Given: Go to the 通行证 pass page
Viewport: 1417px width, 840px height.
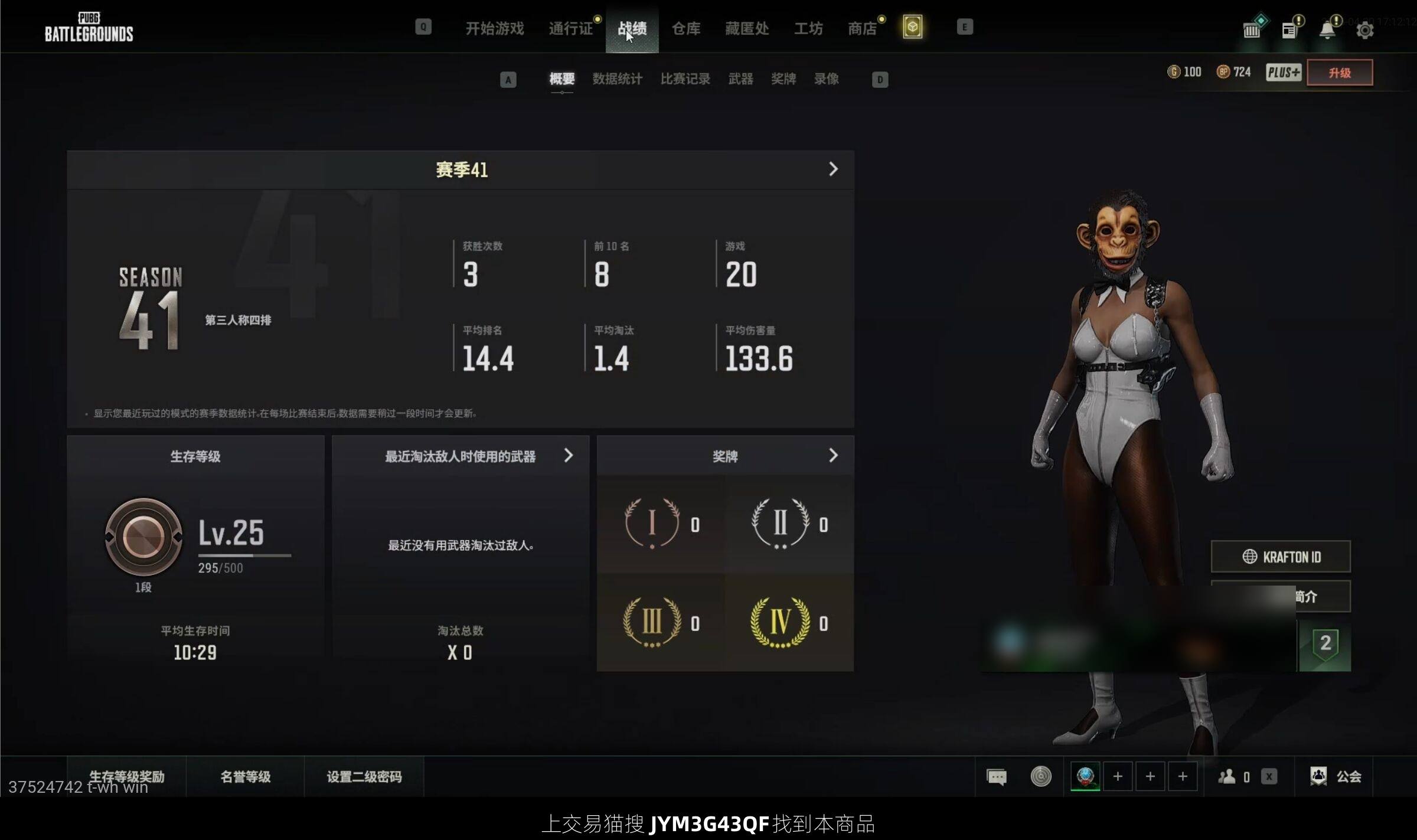Looking at the screenshot, I should pyautogui.click(x=570, y=28).
